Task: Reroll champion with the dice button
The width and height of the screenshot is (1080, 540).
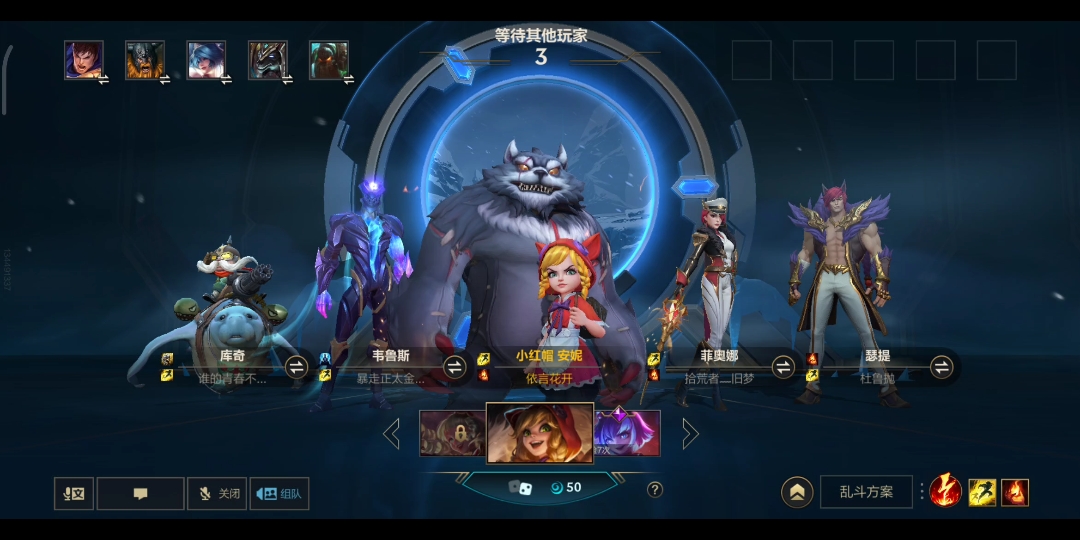Action: pyautogui.click(x=521, y=488)
